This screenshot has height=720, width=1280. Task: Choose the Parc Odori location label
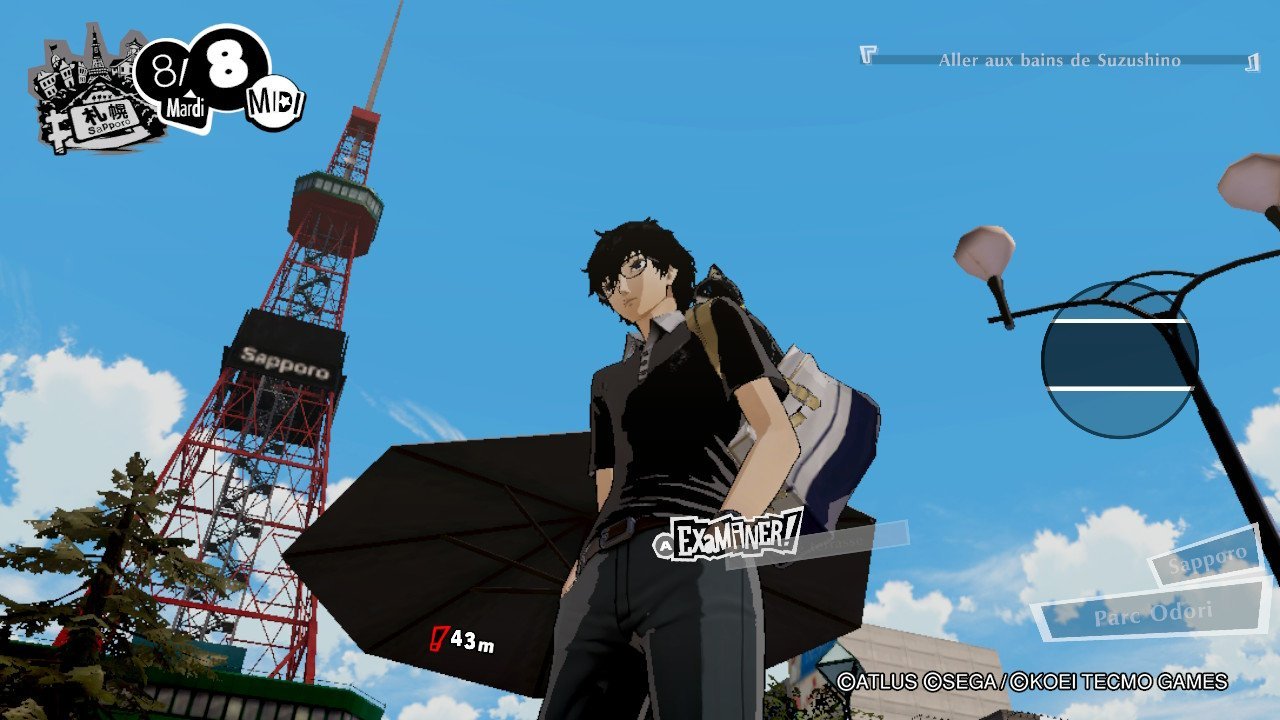[x=1152, y=612]
